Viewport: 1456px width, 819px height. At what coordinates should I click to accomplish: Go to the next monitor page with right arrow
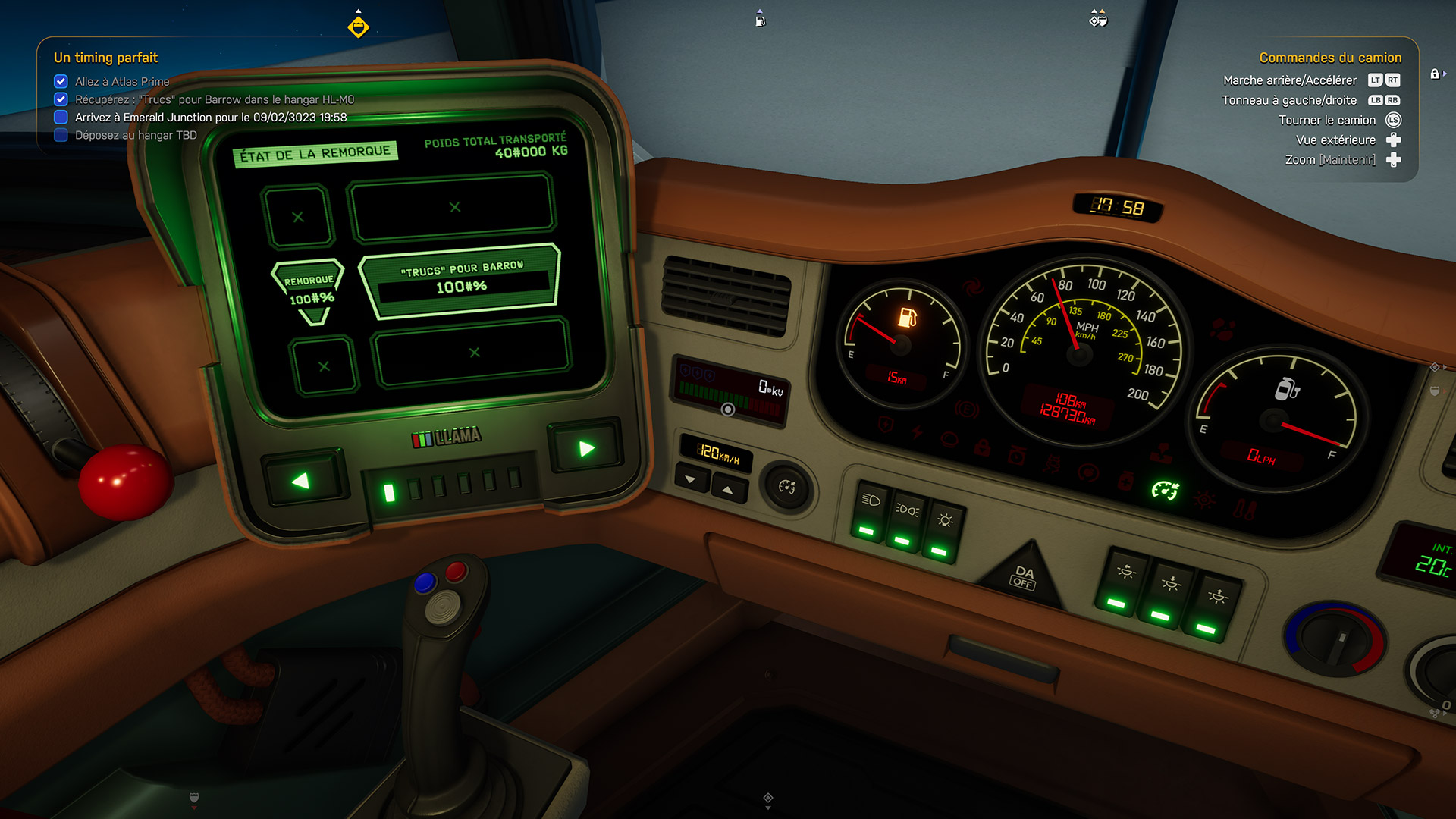(585, 448)
